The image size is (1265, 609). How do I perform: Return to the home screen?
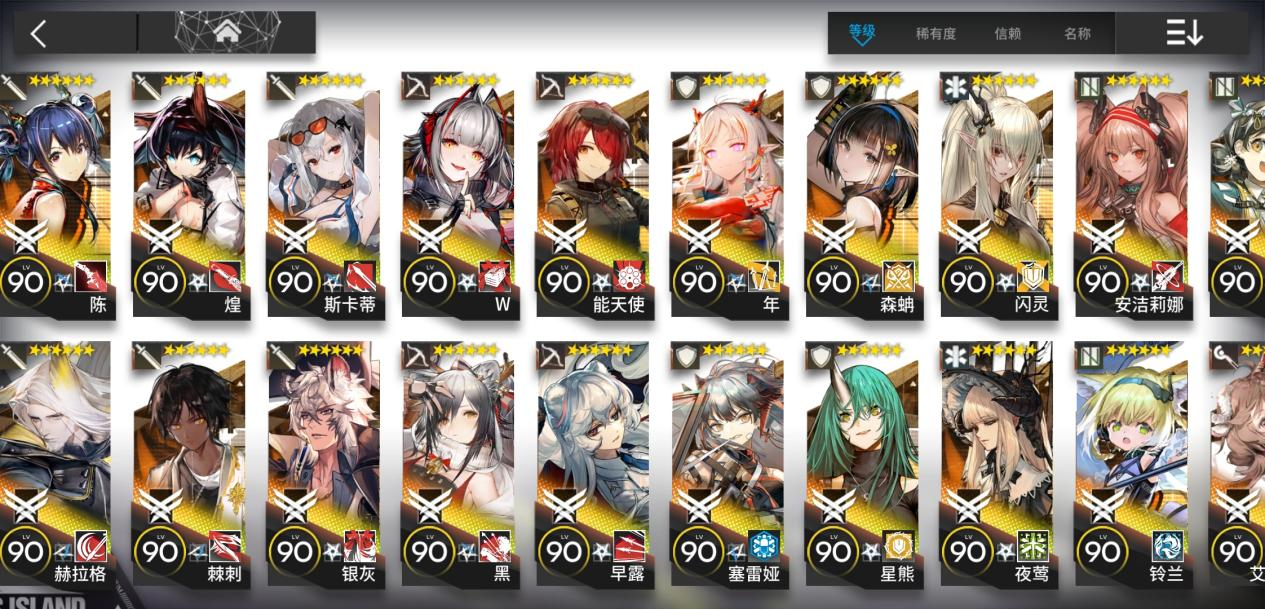point(227,32)
